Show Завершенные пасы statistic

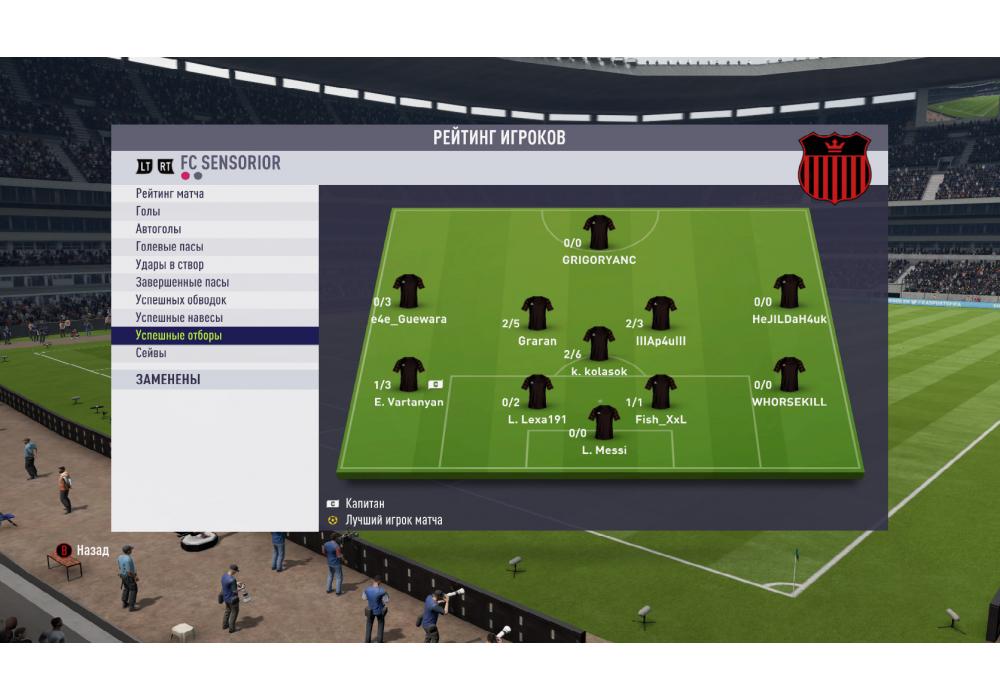(x=214, y=283)
